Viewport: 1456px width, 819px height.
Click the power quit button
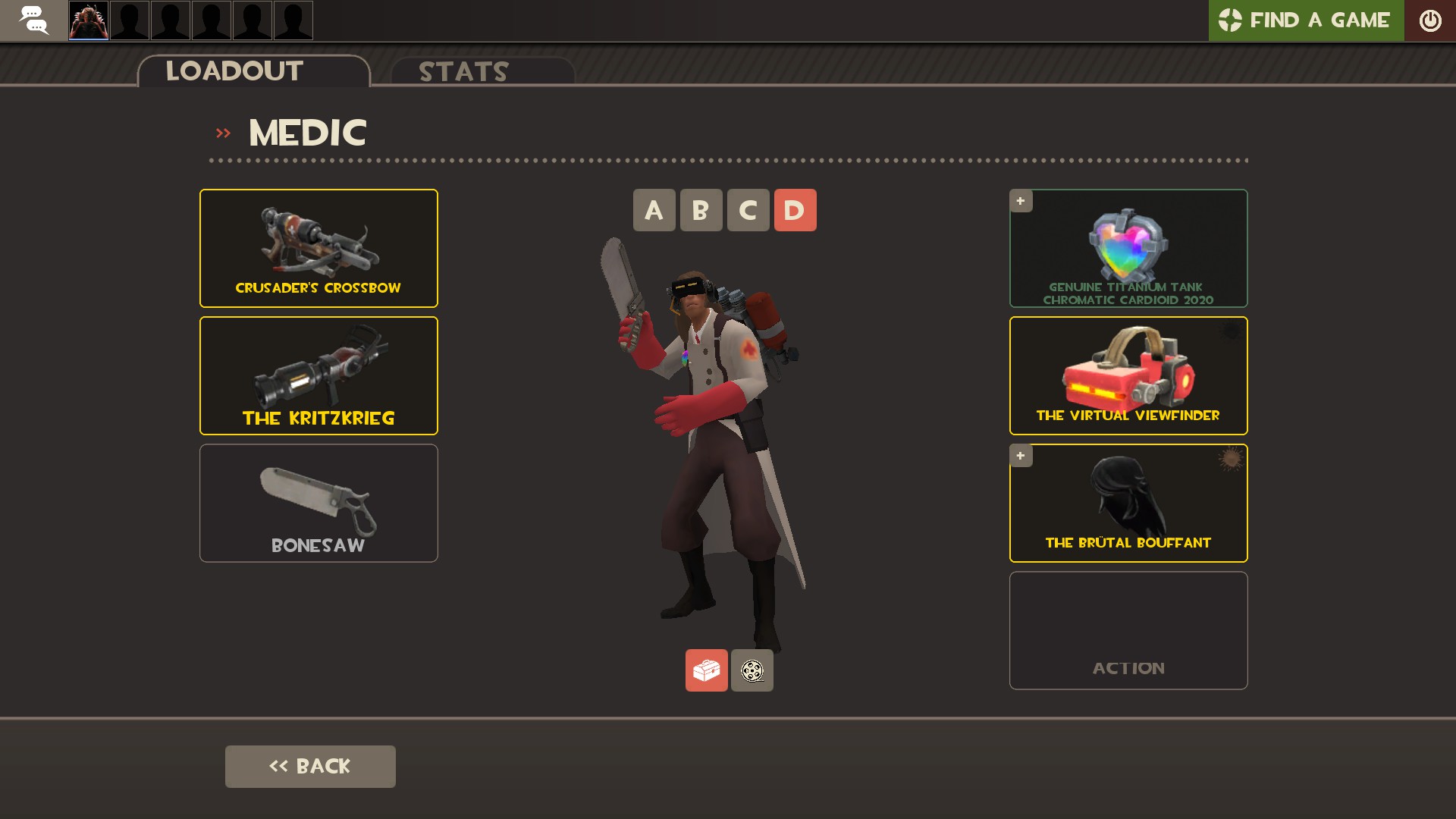tap(1430, 20)
